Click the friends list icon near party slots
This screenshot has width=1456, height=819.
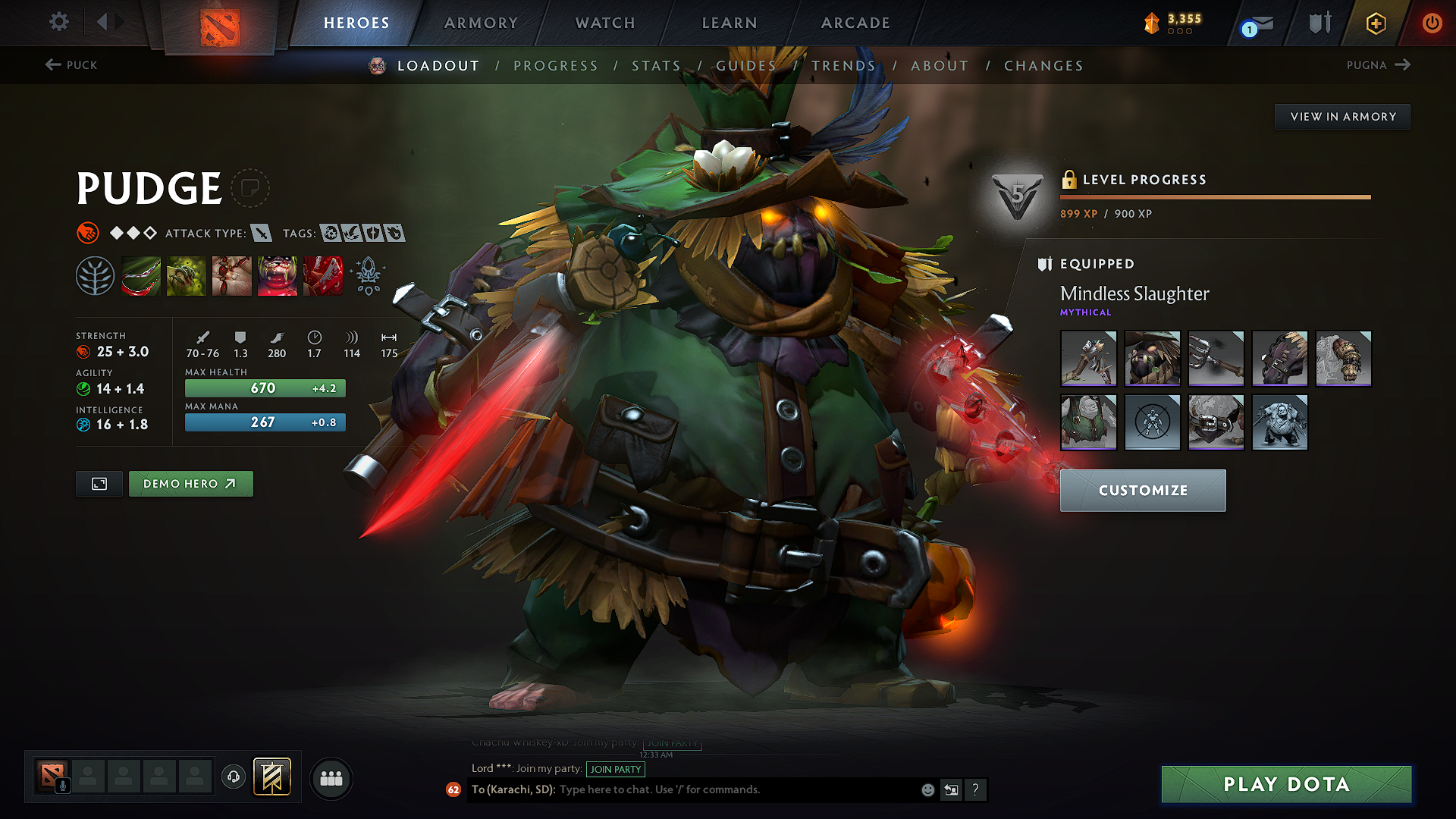pyautogui.click(x=331, y=779)
